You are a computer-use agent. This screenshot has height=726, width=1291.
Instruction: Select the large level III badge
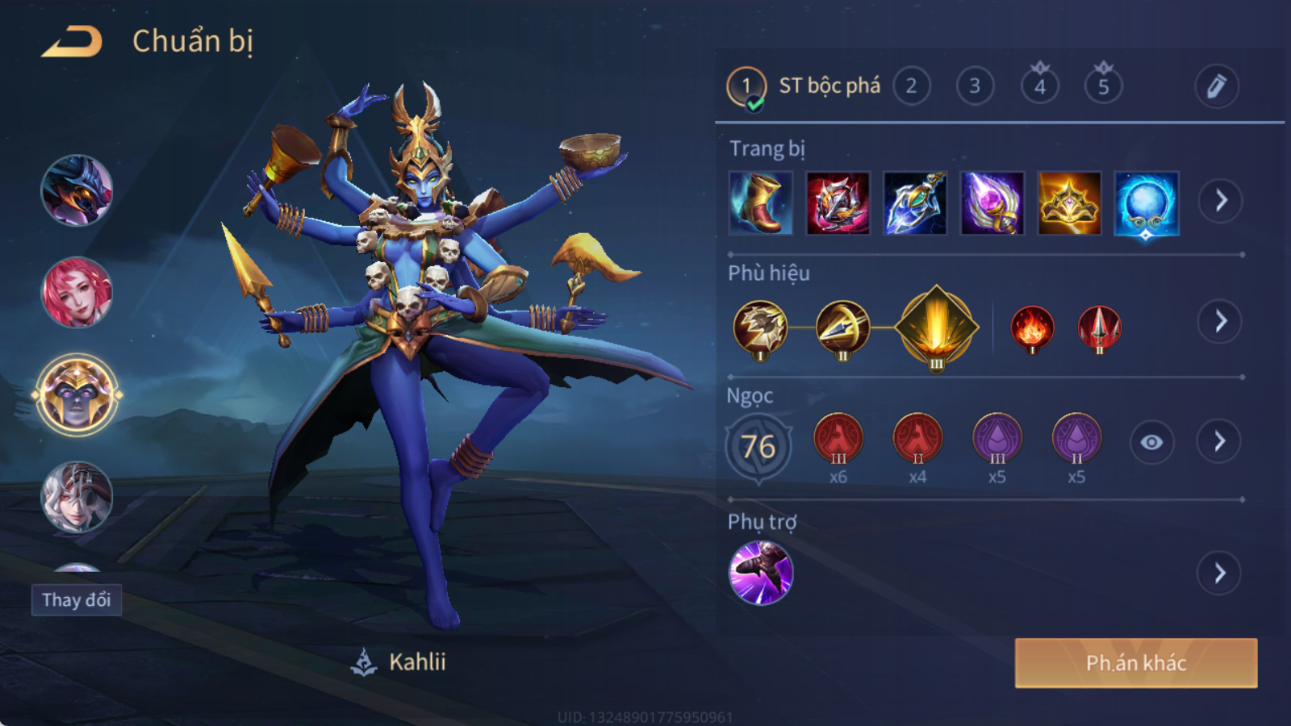click(936, 327)
